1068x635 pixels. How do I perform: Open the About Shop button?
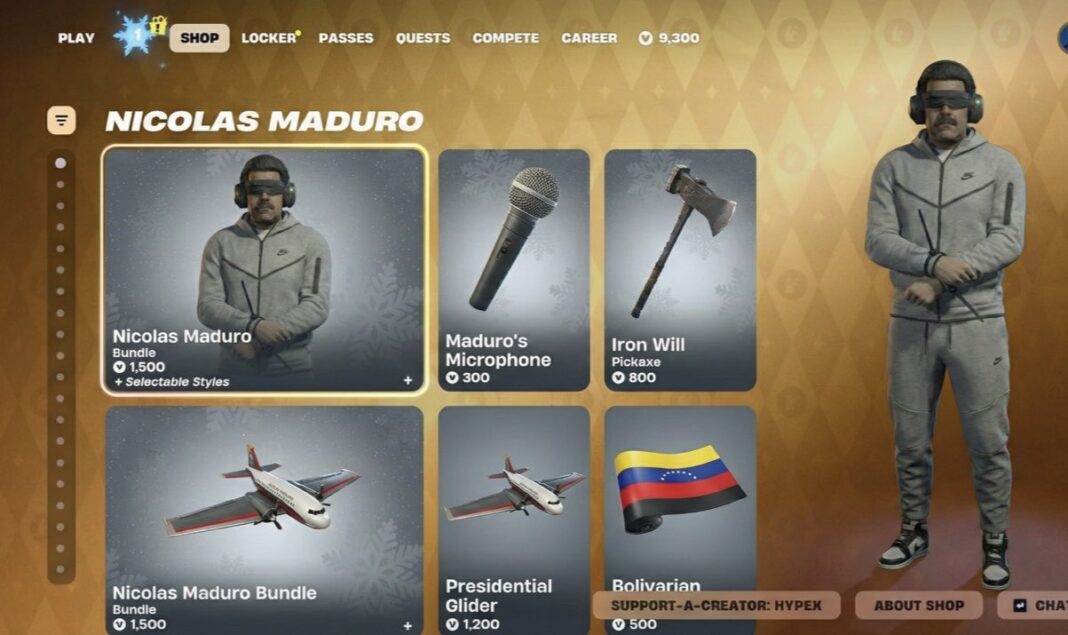click(x=918, y=605)
